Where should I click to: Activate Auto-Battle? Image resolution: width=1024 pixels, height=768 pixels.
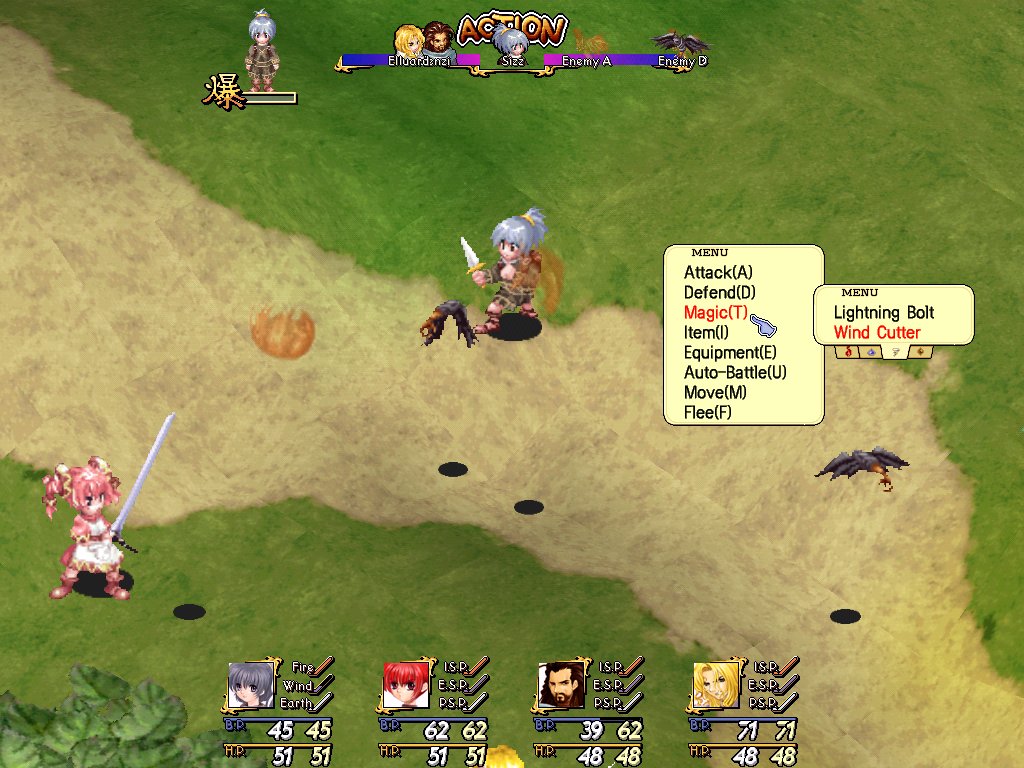coord(735,372)
